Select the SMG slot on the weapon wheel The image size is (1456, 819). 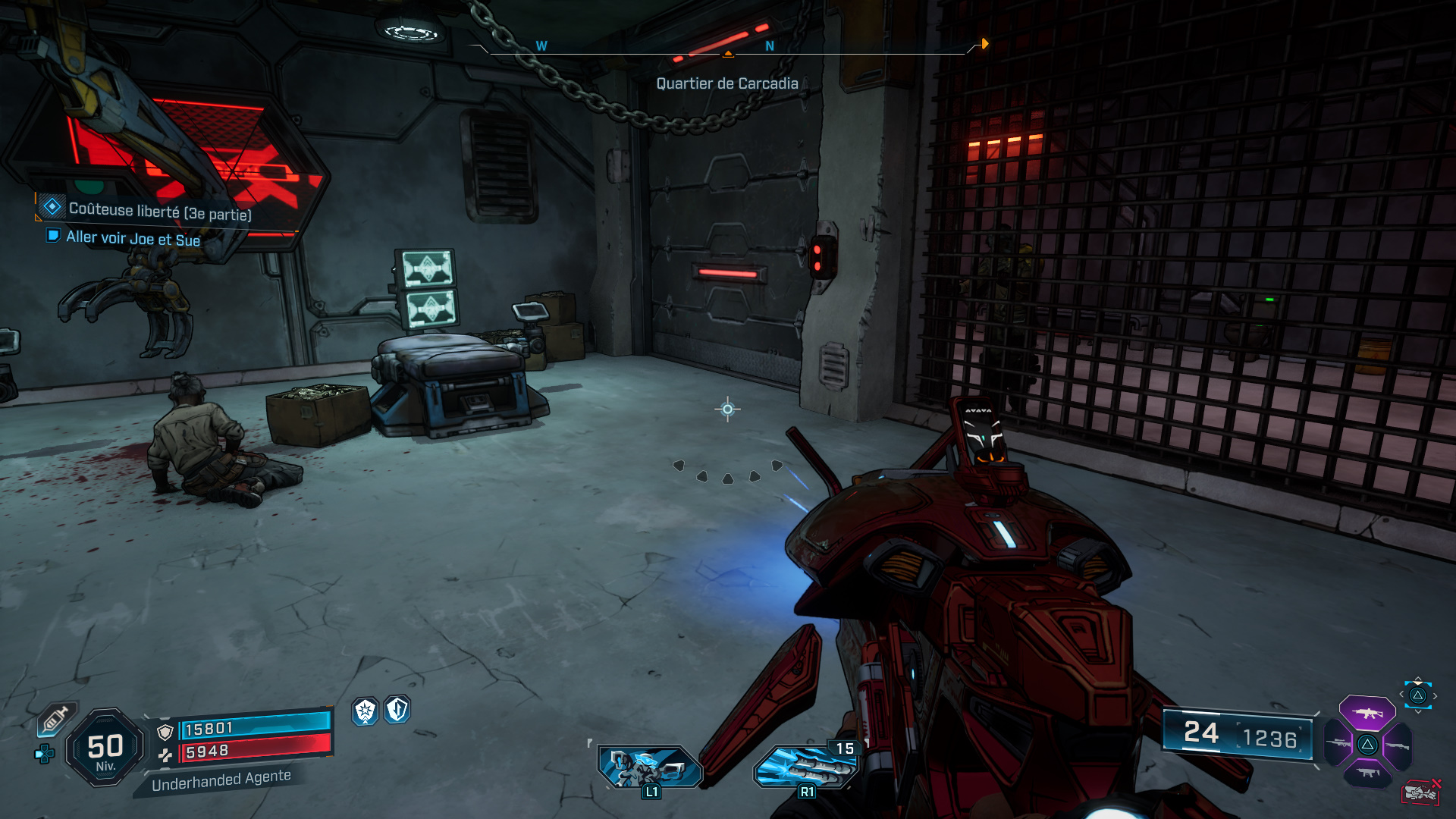[x=1367, y=772]
